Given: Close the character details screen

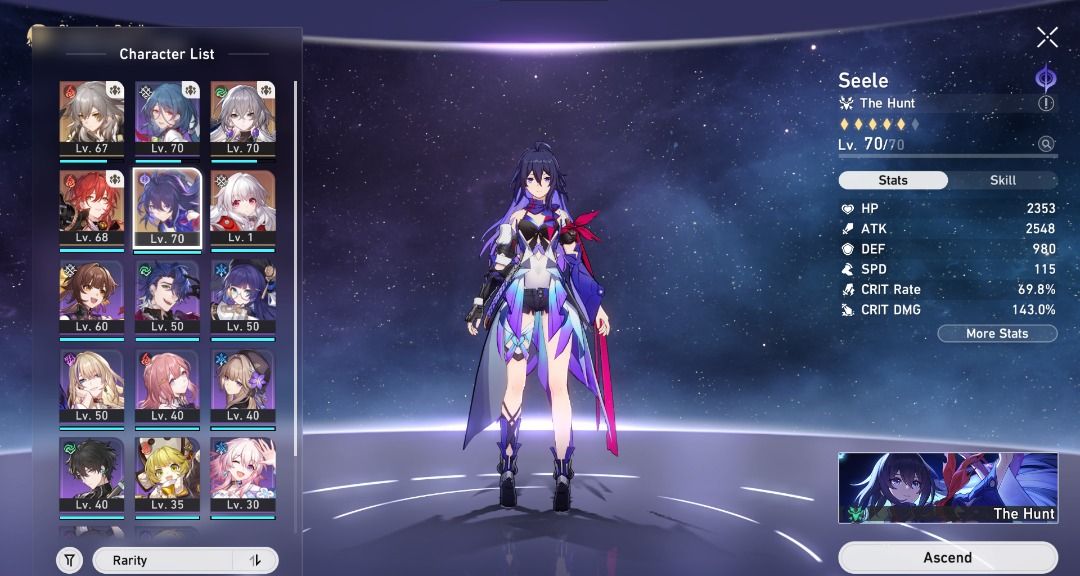Looking at the screenshot, I should 1047,38.
